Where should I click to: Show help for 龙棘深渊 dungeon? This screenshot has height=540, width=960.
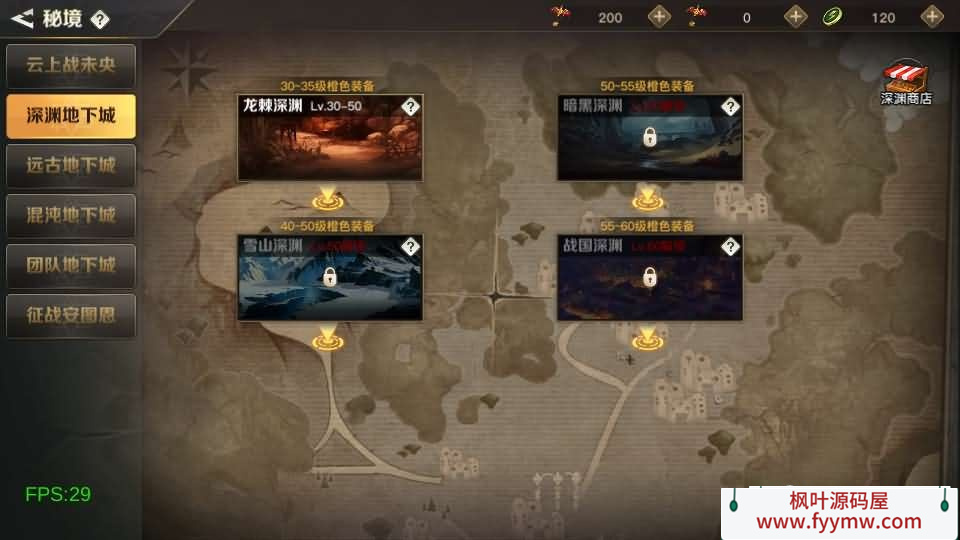[410, 107]
